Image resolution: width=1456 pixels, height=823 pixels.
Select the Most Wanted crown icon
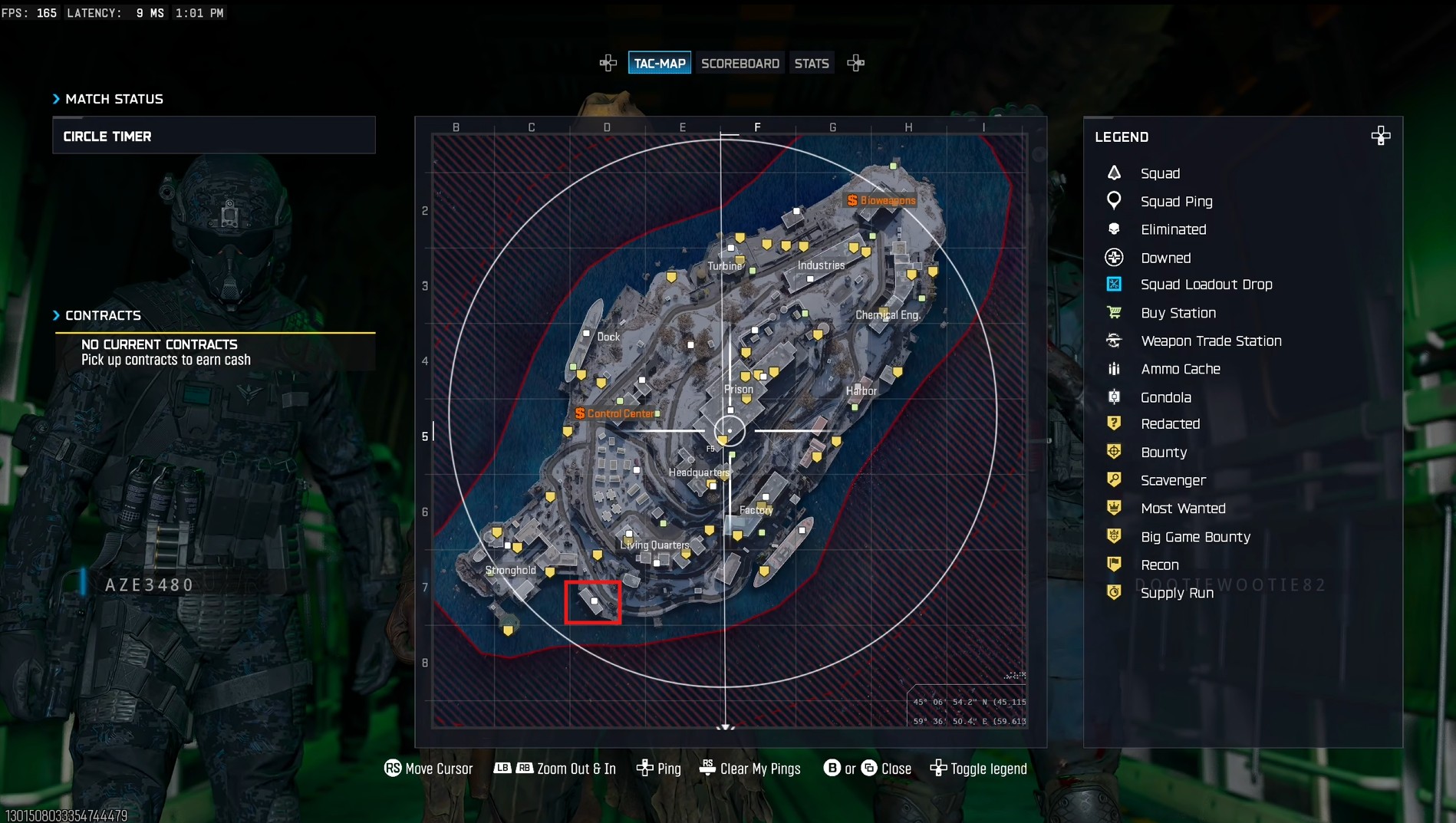coord(1114,508)
